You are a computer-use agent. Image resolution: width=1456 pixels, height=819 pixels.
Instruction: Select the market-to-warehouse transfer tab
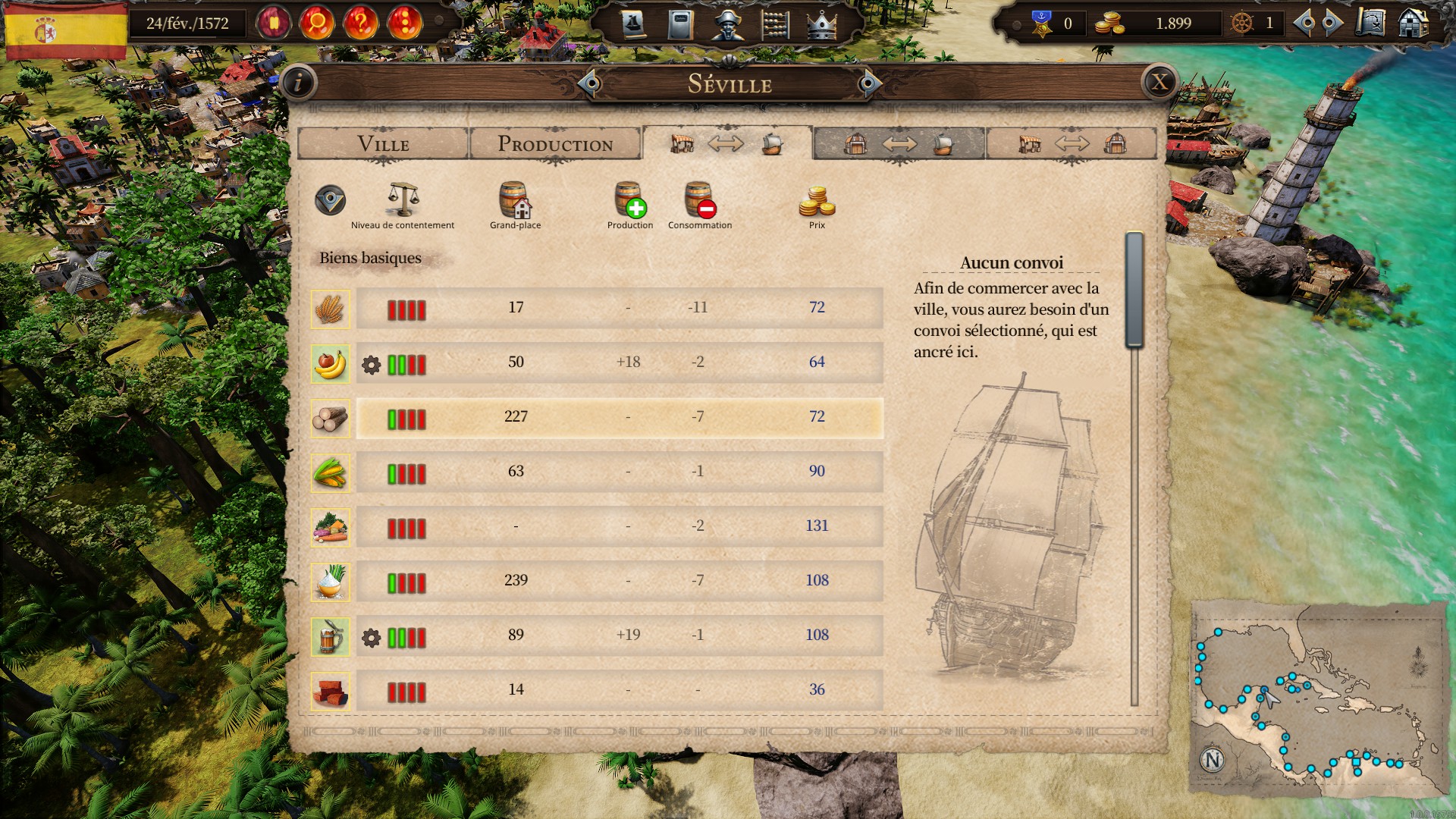(1072, 144)
